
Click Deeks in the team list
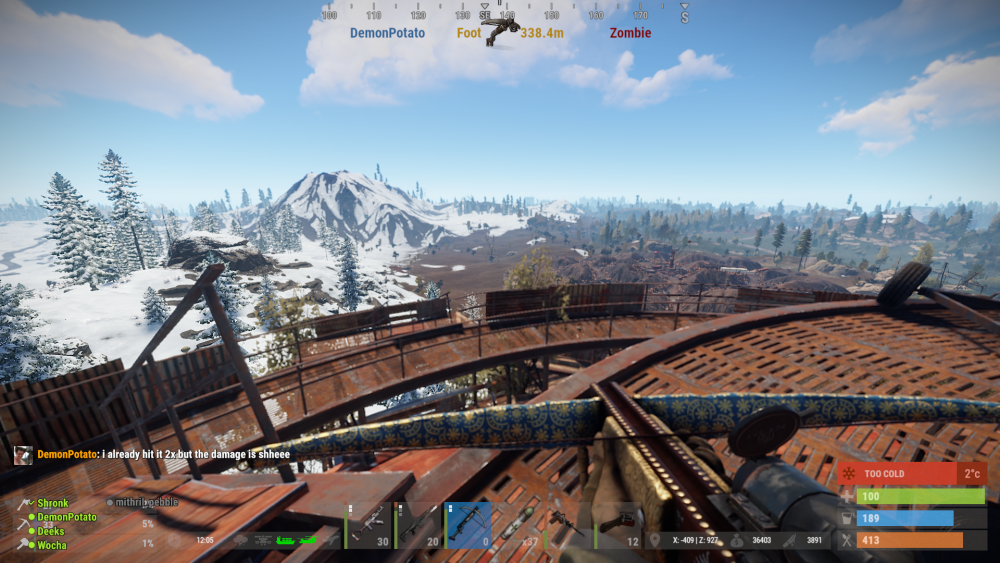pyautogui.click(x=51, y=531)
